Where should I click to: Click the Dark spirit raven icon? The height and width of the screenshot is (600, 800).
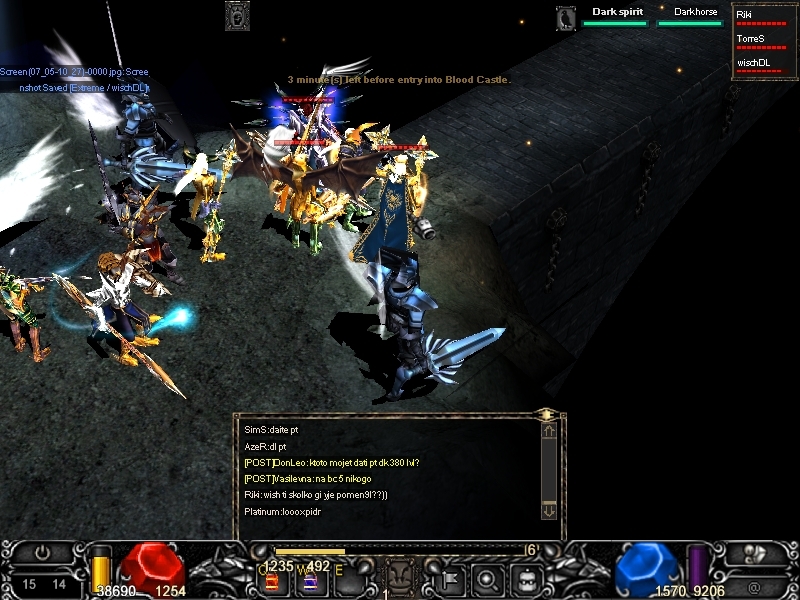pyautogui.click(x=567, y=17)
